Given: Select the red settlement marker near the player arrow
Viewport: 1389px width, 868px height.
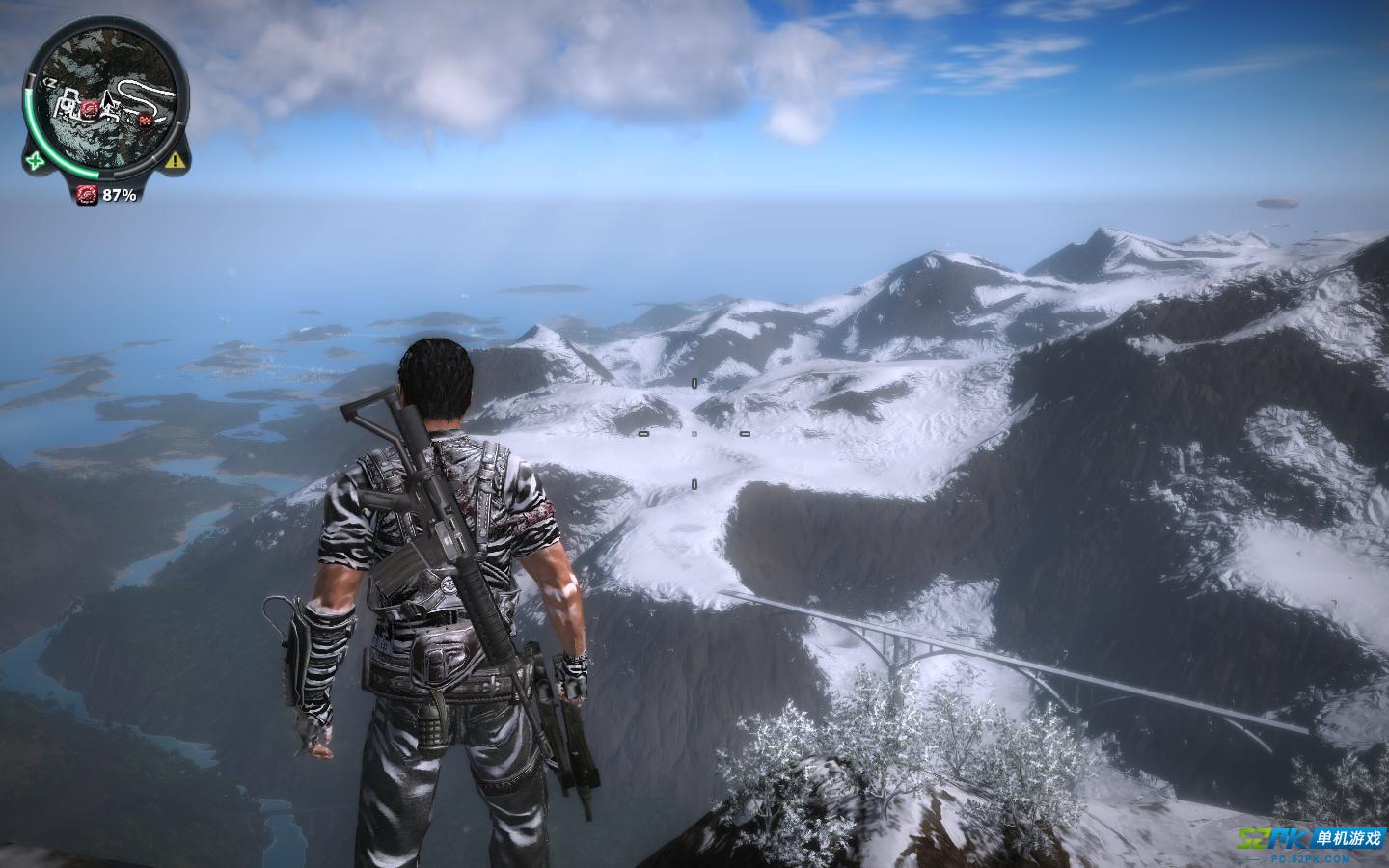Looking at the screenshot, I should point(90,108).
